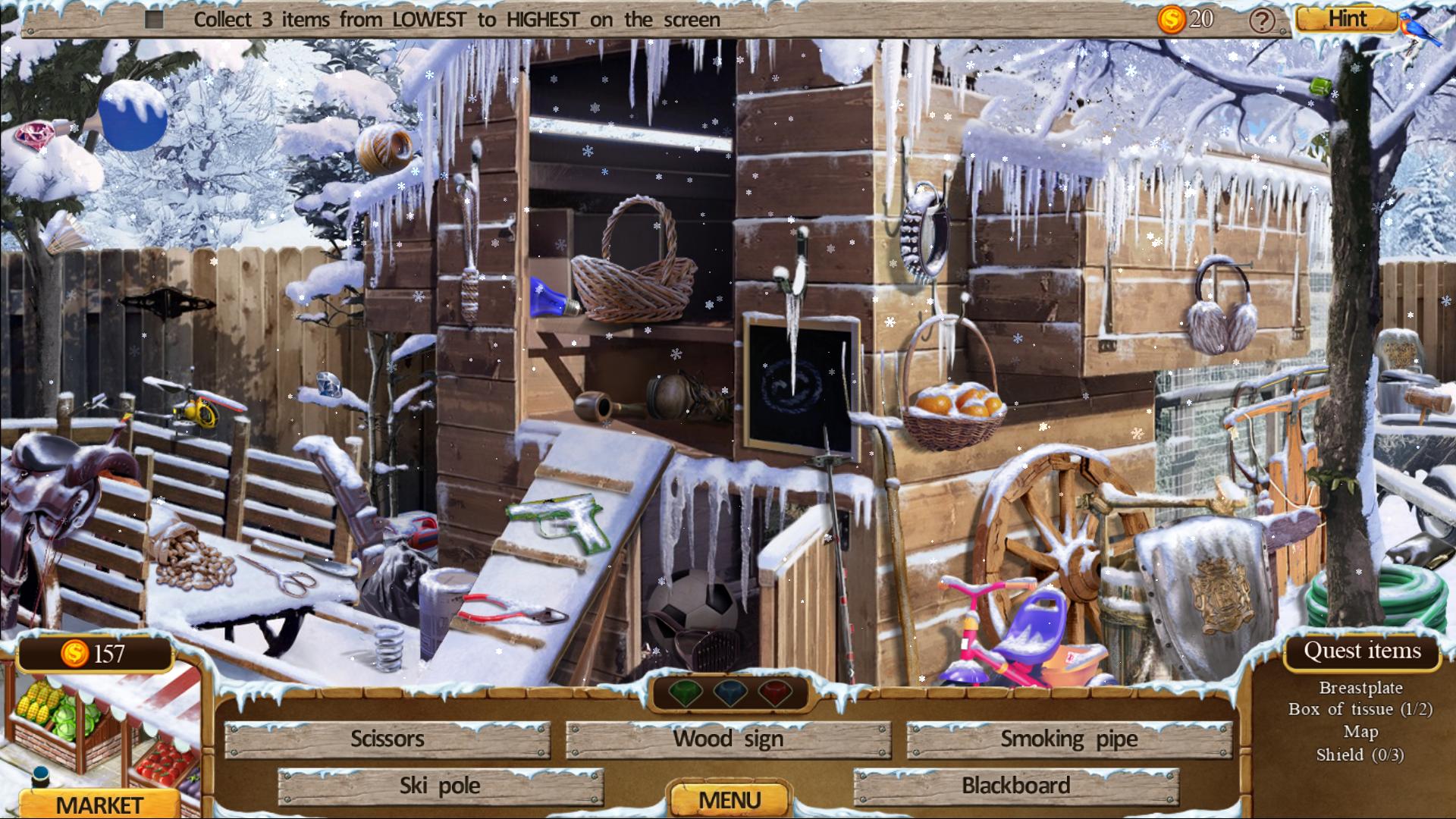Viewport: 1456px width, 819px height.
Task: Select the Ski pole item plank
Action: tap(440, 786)
